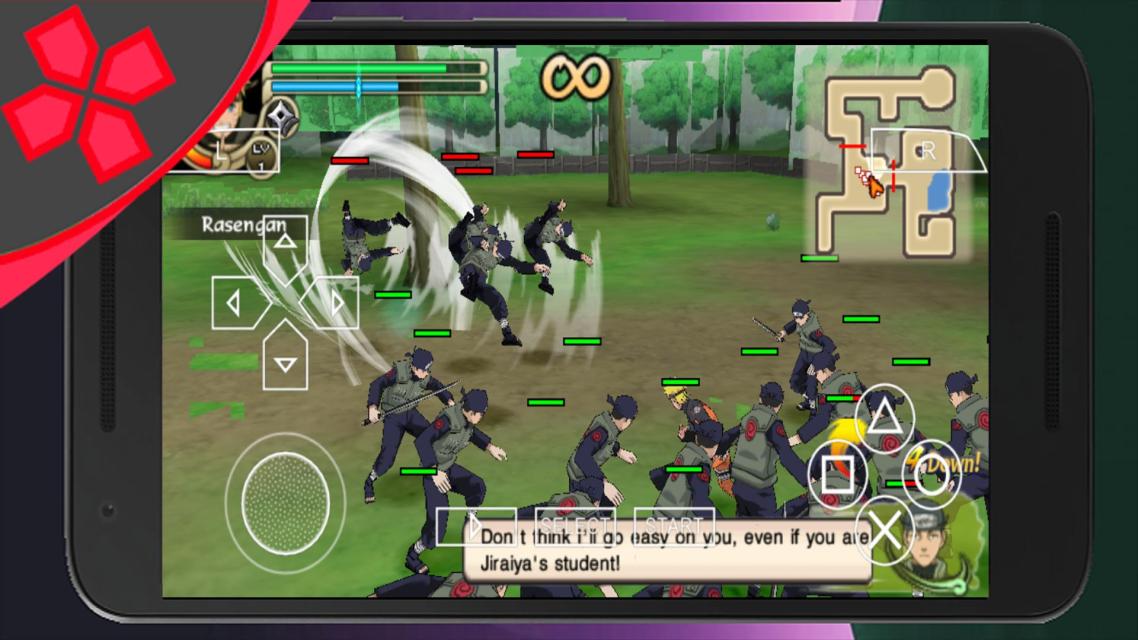Viewport: 1138px width, 640px height.
Task: Tap the D-pad right arrow
Action: click(334, 302)
